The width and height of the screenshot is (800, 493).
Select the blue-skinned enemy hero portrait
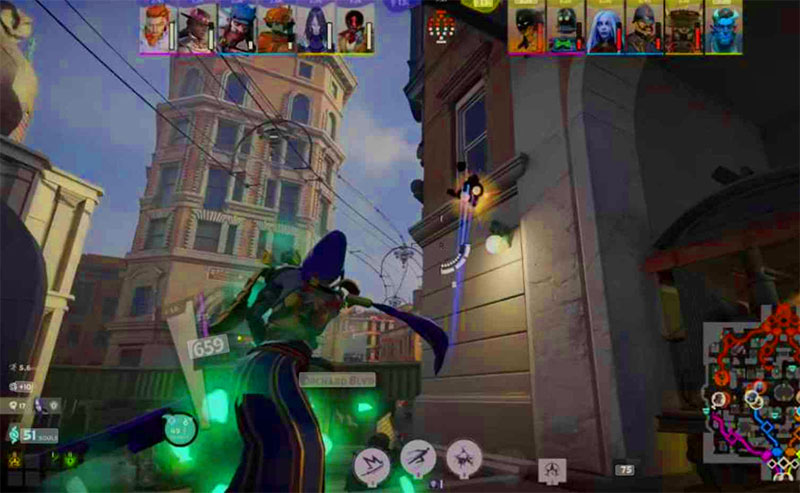point(722,28)
